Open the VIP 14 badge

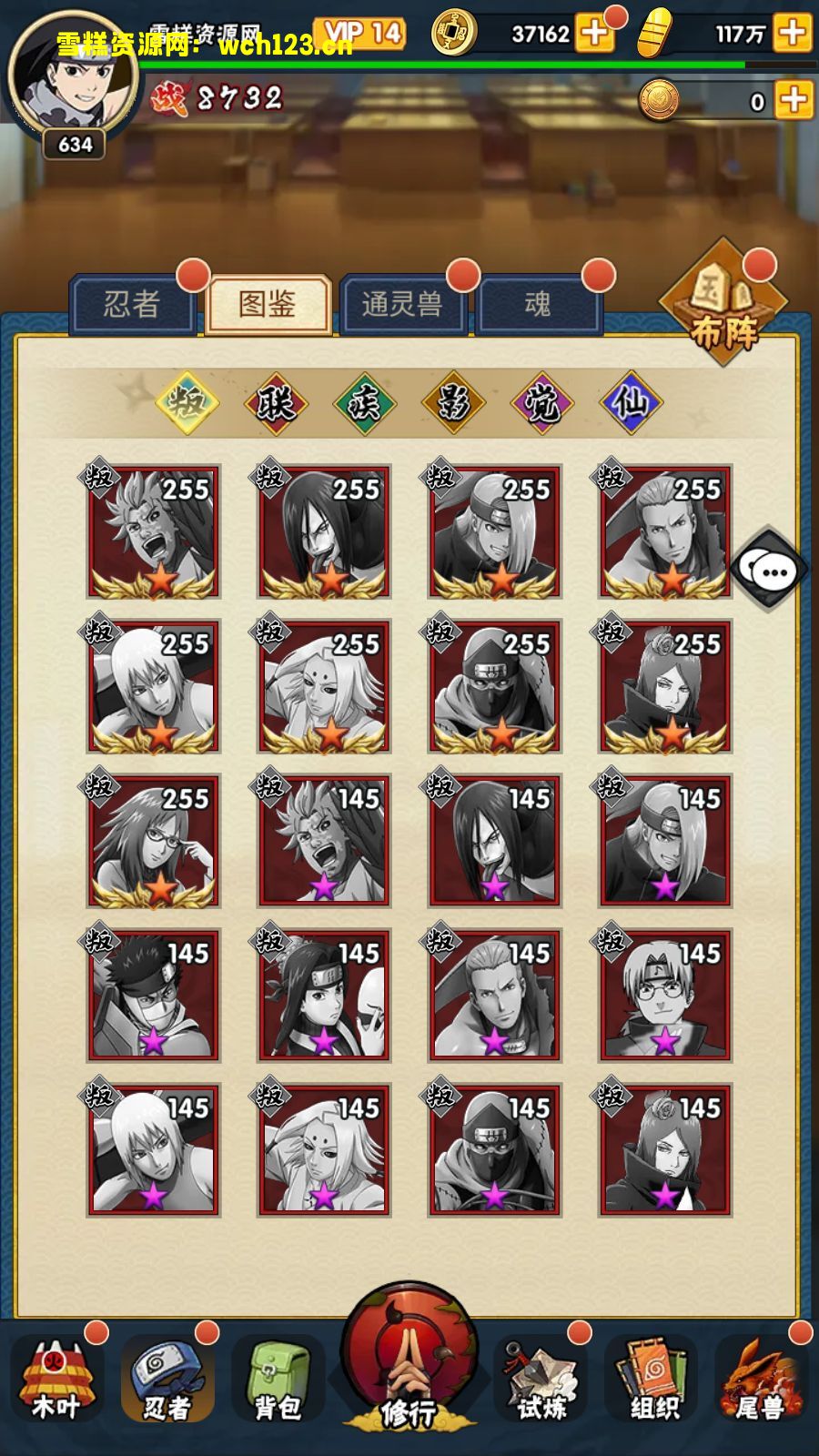click(361, 35)
